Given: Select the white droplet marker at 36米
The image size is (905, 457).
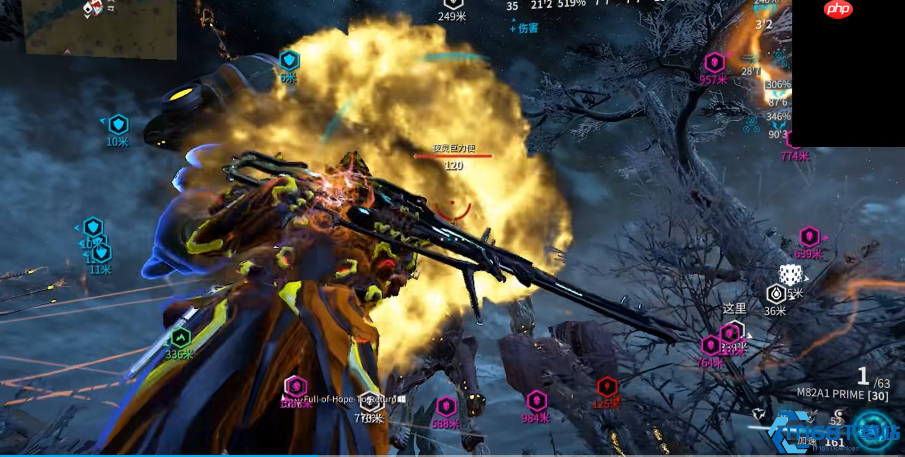Looking at the screenshot, I should click(776, 294).
